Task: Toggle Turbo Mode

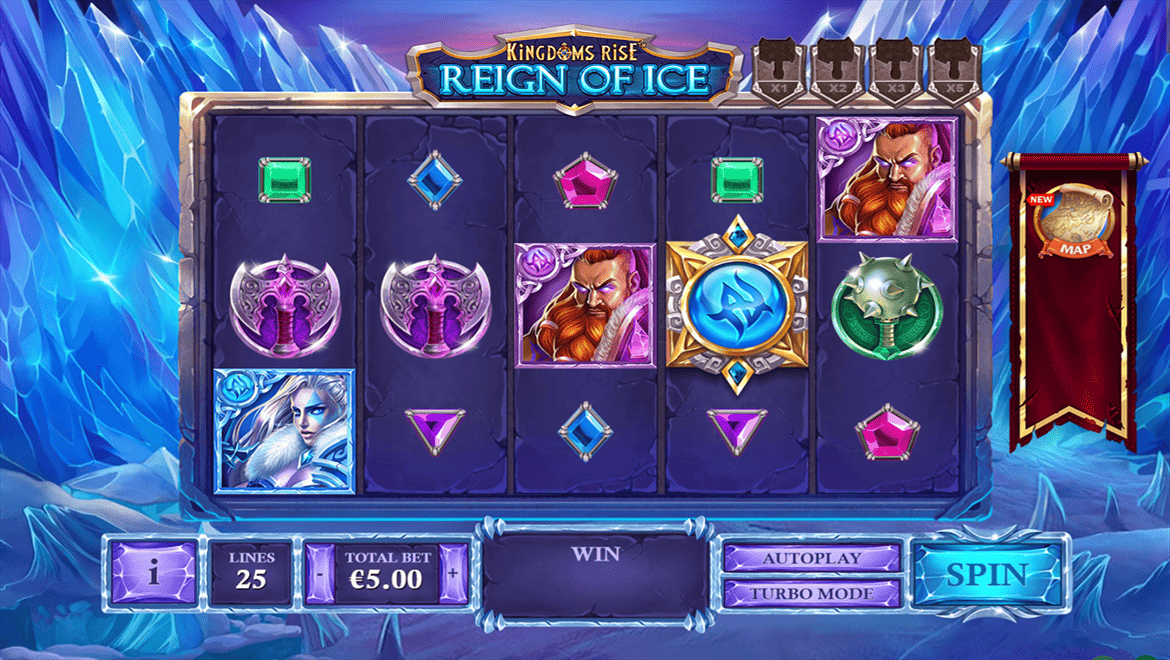Action: pyautogui.click(x=811, y=593)
